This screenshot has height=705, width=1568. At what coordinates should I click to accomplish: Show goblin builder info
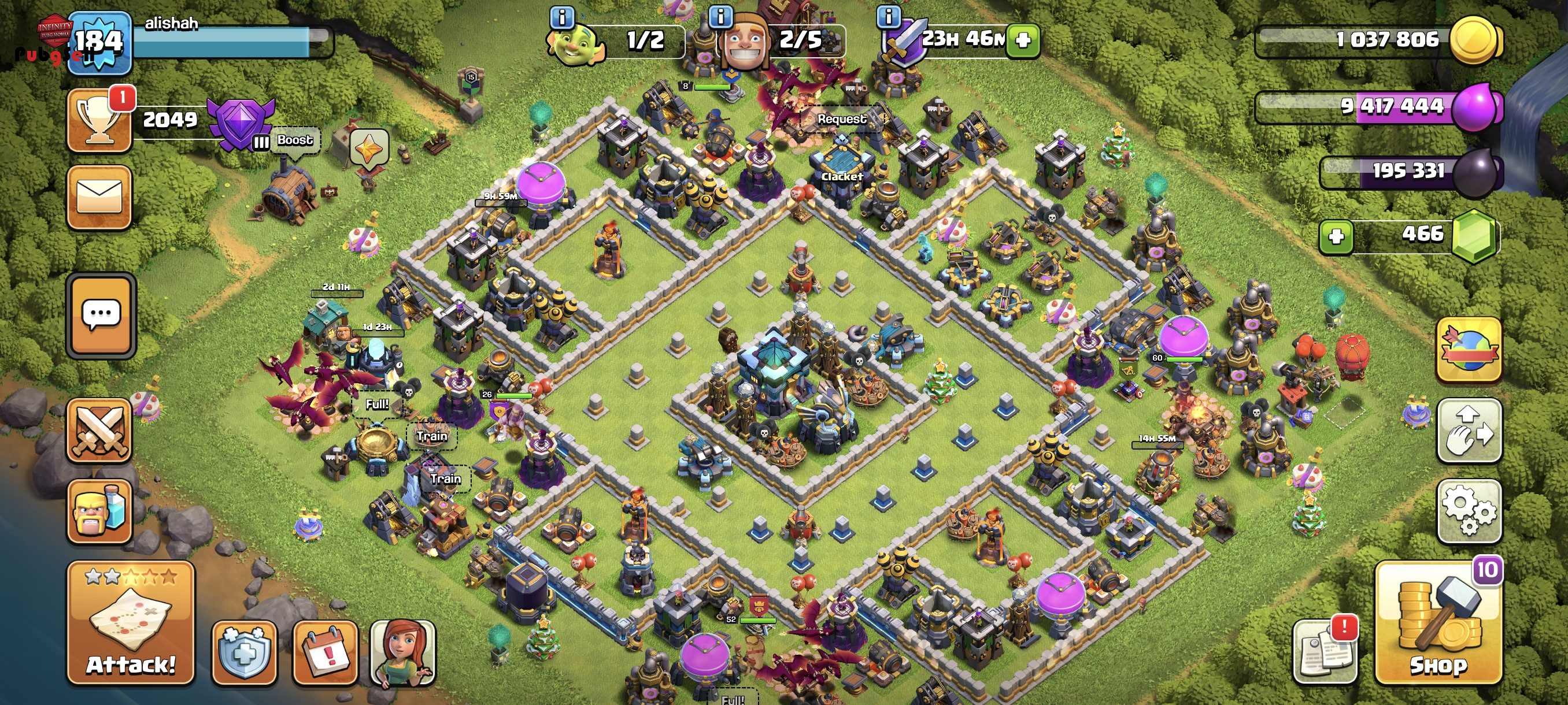561,17
